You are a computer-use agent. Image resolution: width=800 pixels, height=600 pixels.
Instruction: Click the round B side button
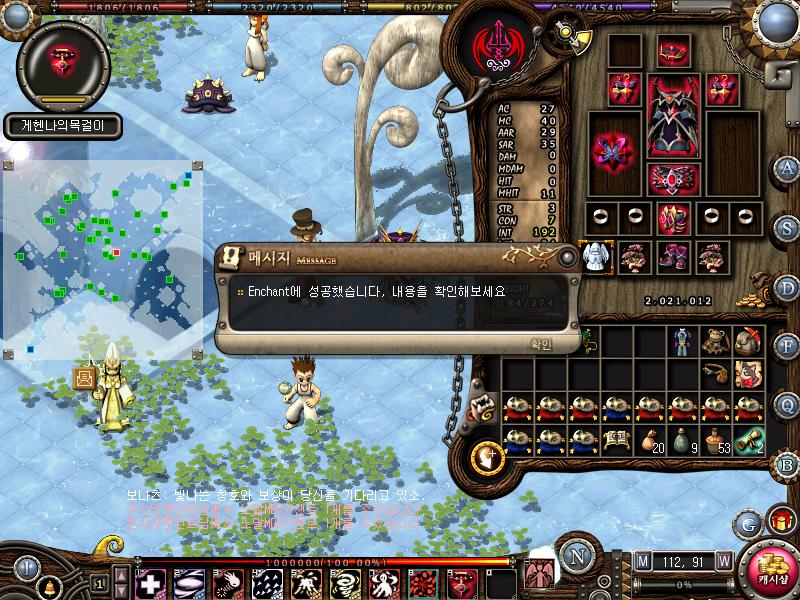point(787,463)
